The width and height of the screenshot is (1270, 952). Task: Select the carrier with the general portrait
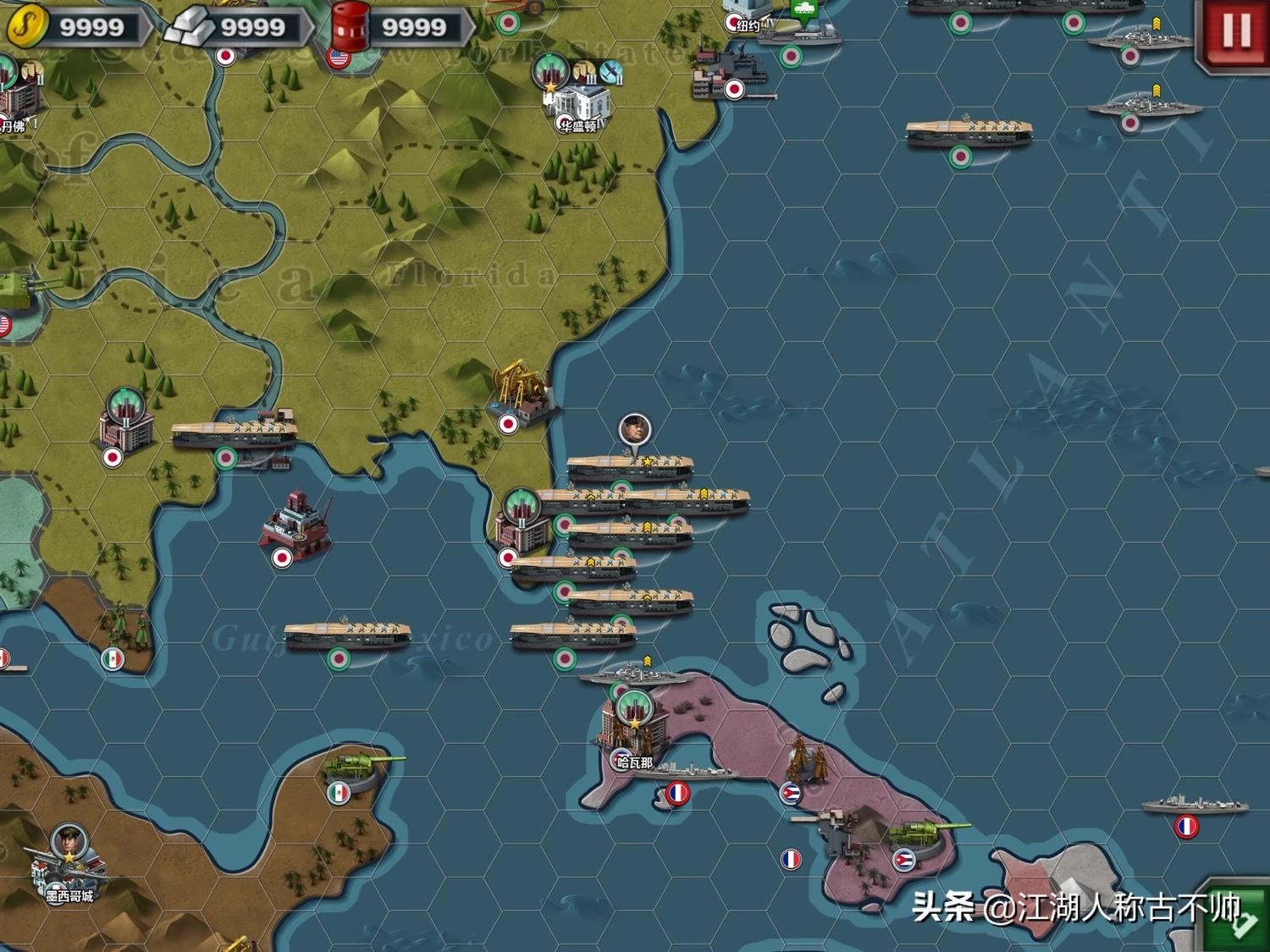click(x=630, y=465)
